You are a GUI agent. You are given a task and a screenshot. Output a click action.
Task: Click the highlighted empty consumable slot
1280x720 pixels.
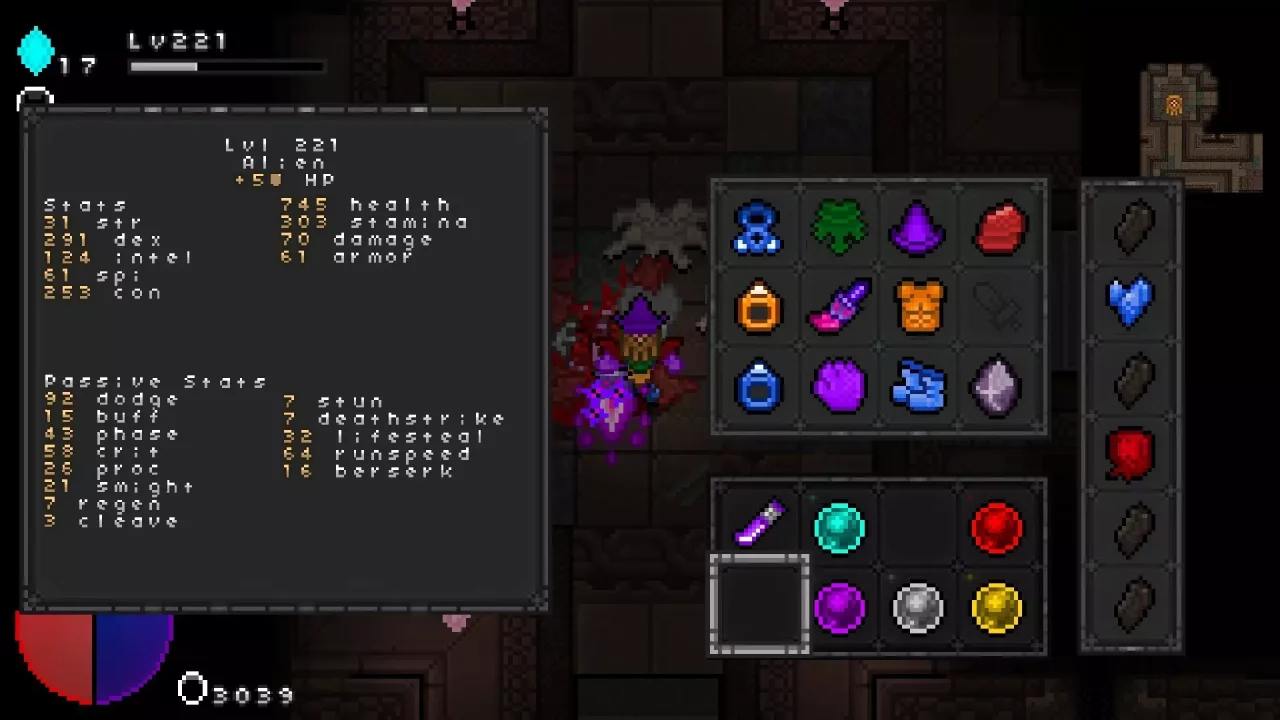(x=758, y=607)
